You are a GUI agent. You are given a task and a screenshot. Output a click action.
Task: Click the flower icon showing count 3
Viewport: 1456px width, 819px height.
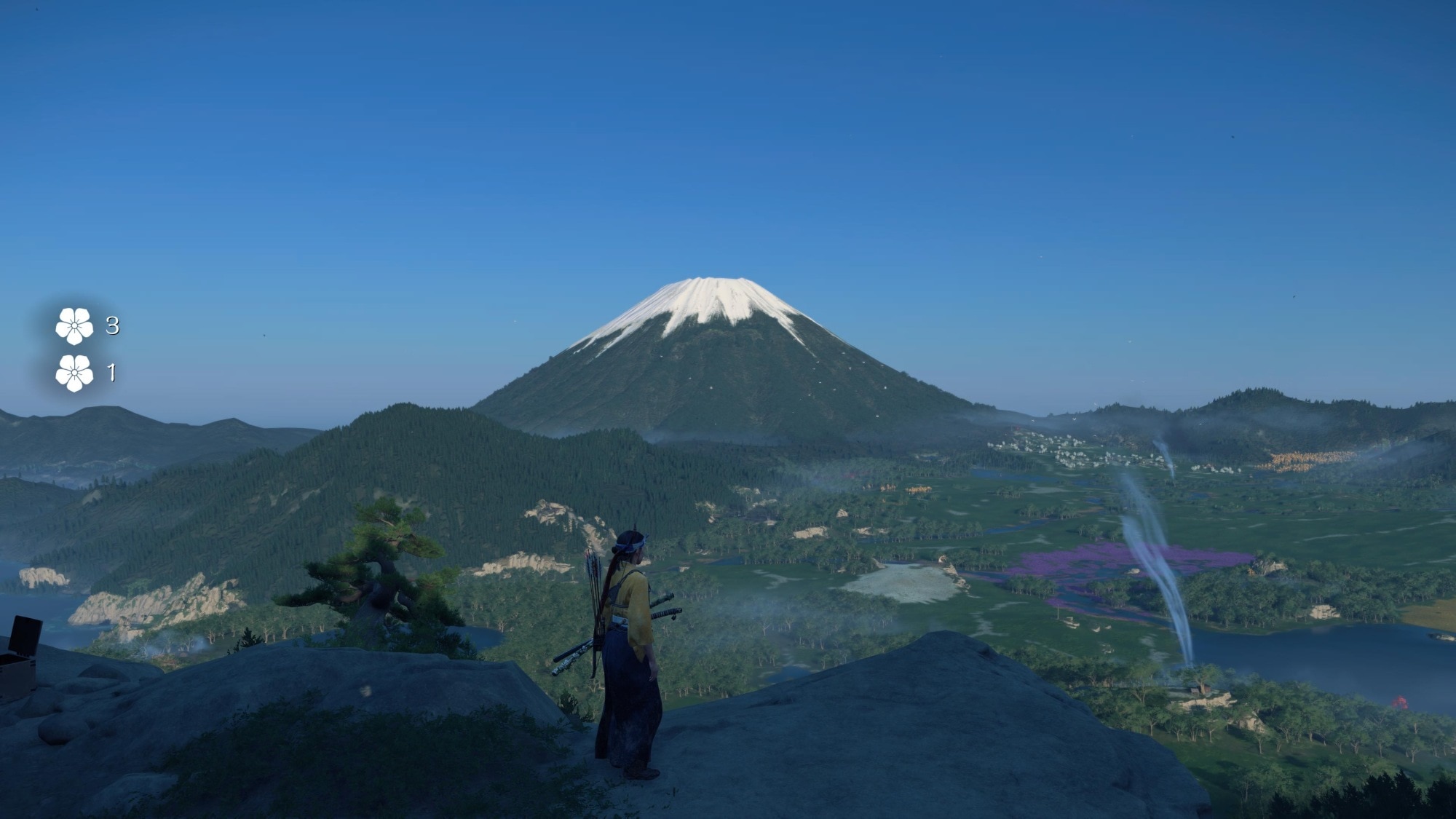[74, 325]
